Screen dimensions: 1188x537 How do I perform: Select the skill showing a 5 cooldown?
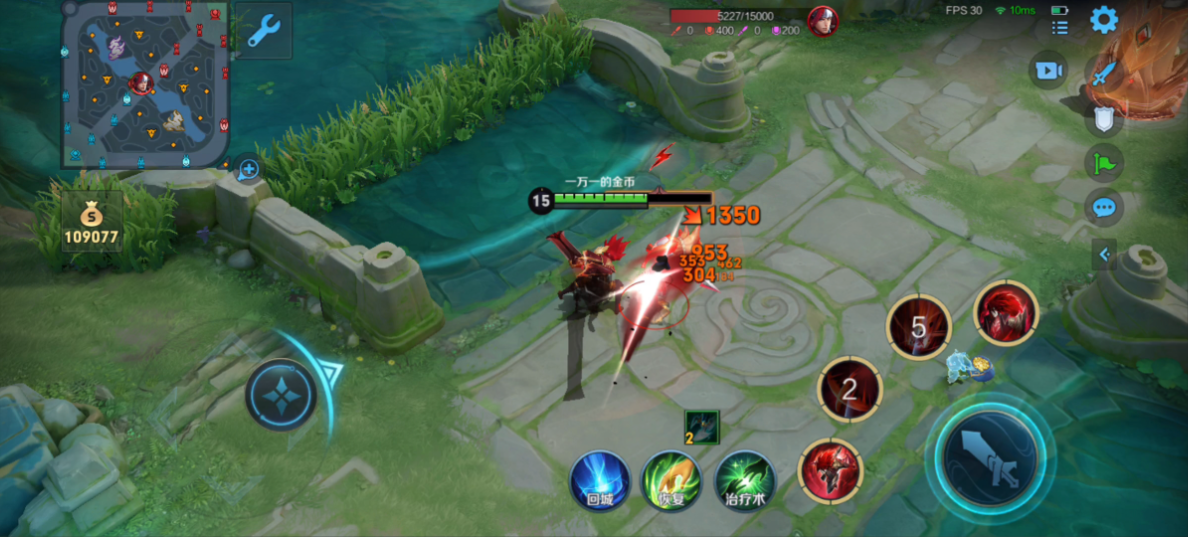pos(918,326)
